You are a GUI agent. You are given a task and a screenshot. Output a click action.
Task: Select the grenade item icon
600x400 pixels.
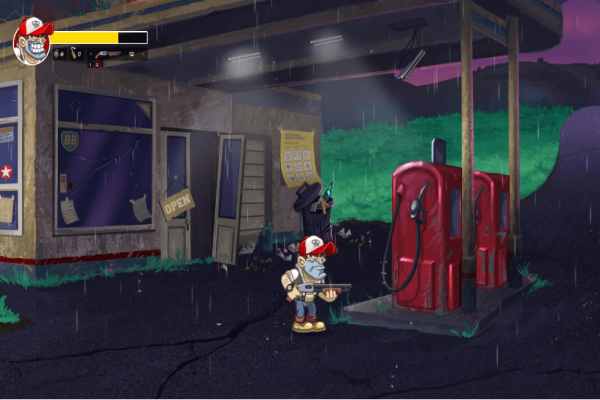57,54
